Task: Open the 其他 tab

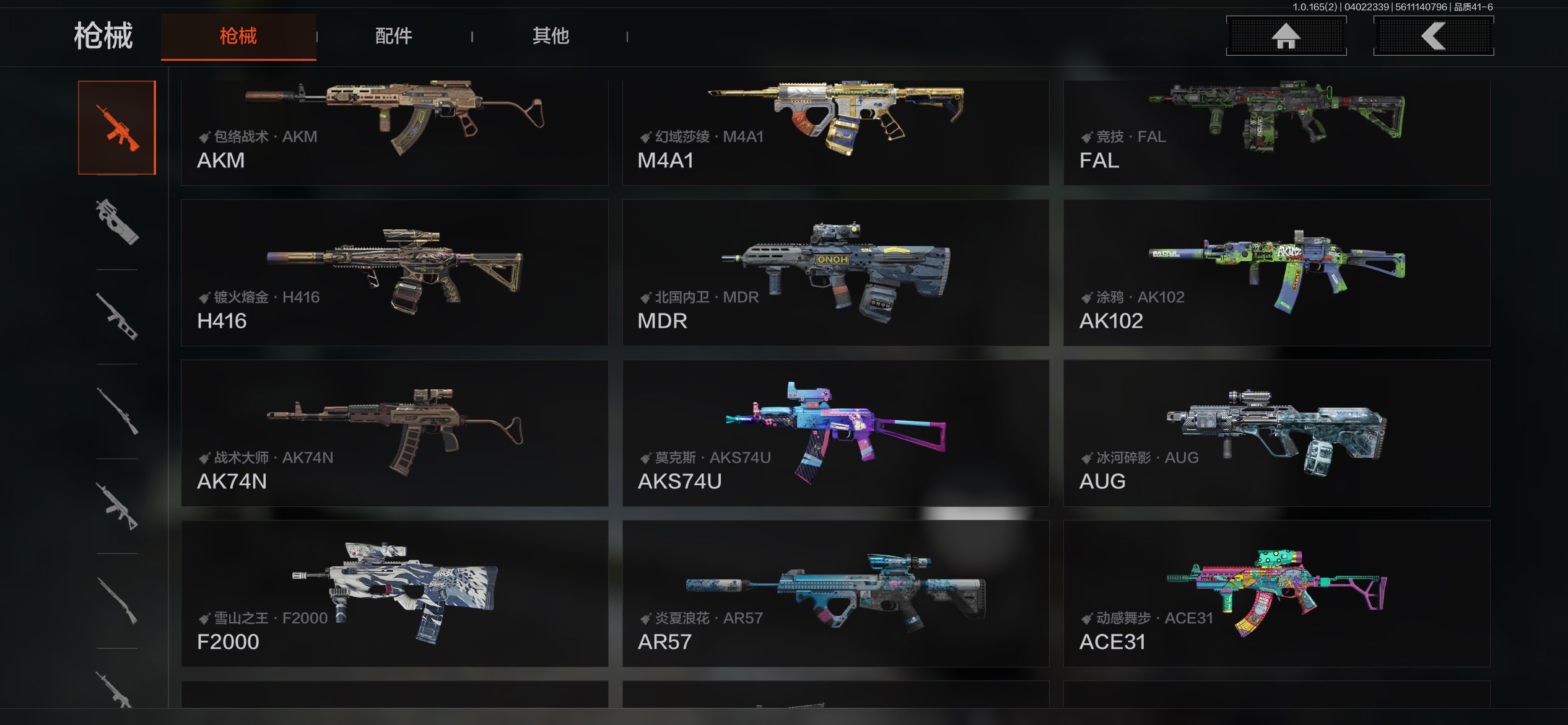Action: (x=551, y=36)
